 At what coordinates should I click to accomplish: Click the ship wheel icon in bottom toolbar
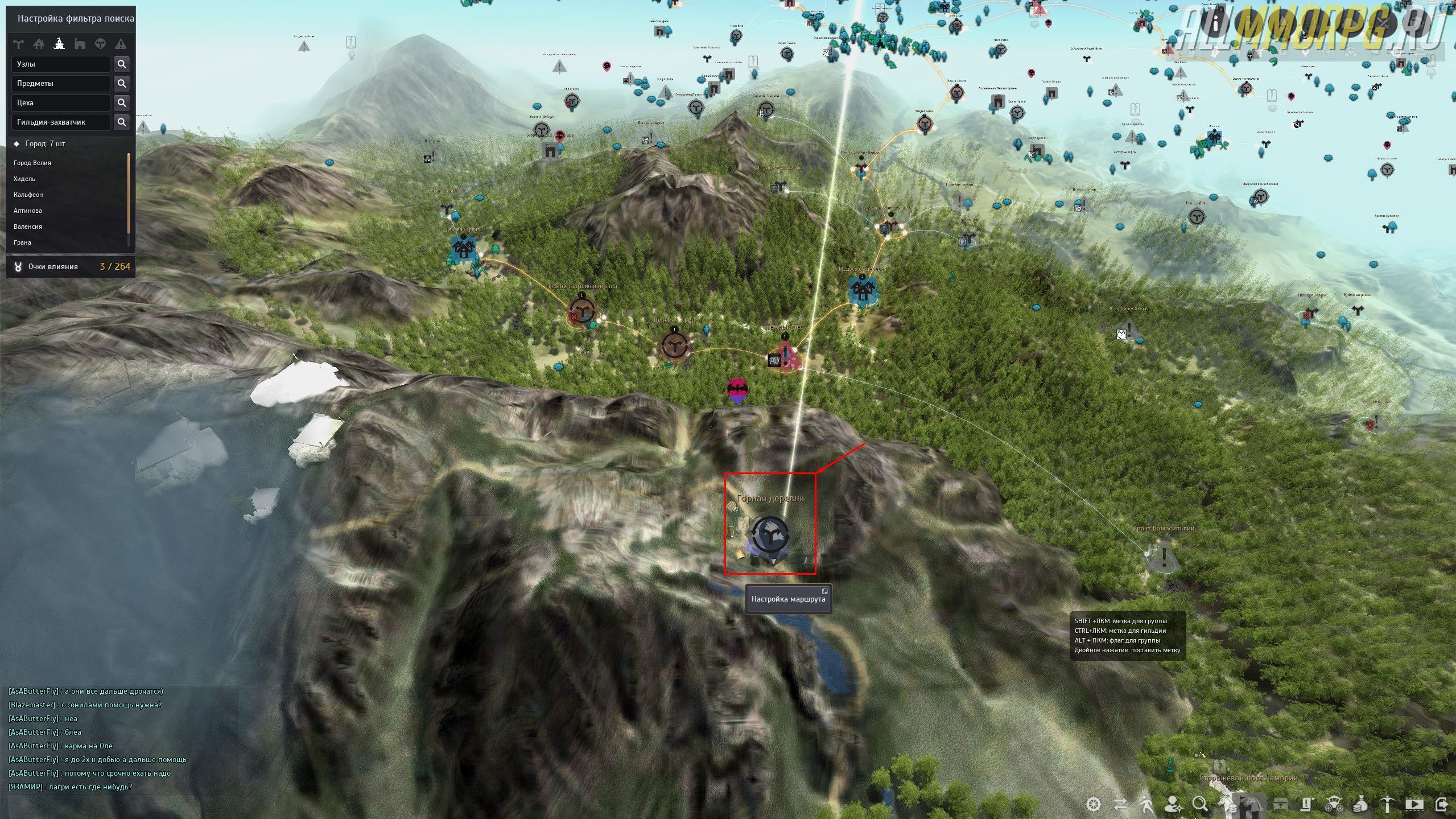click(1094, 804)
